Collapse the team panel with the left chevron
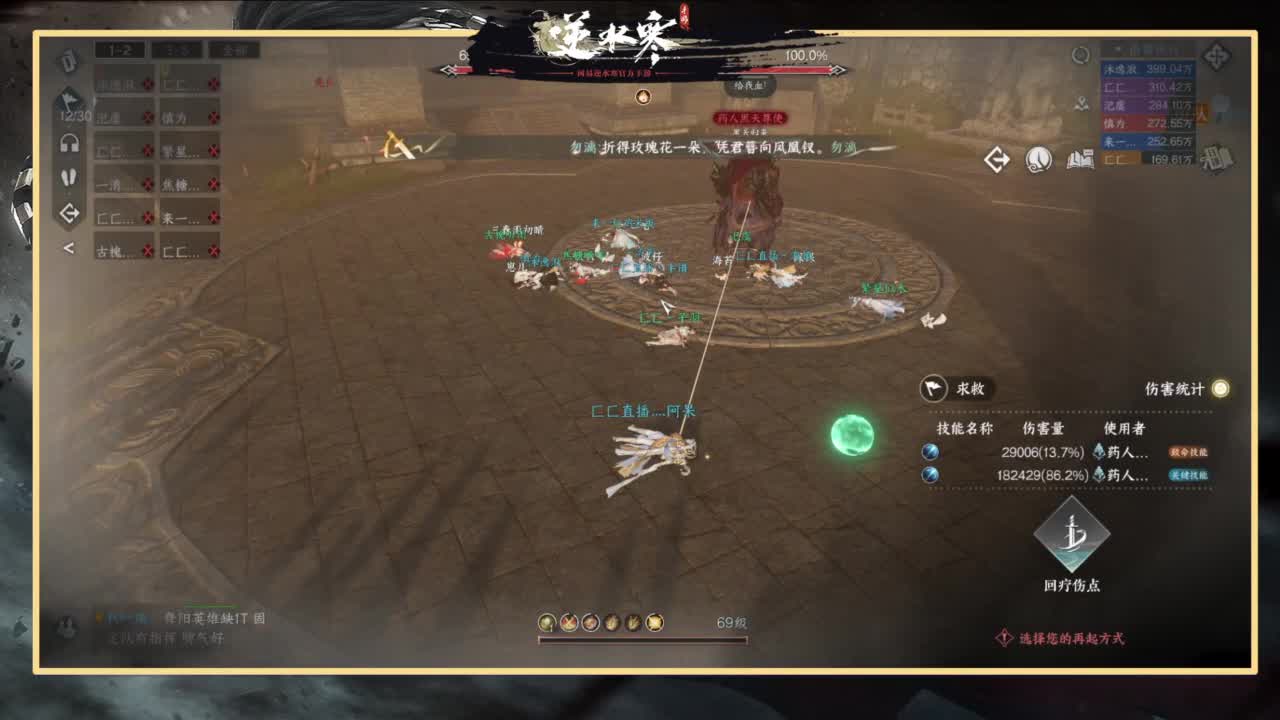Viewport: 1280px width, 720px height. [68, 248]
